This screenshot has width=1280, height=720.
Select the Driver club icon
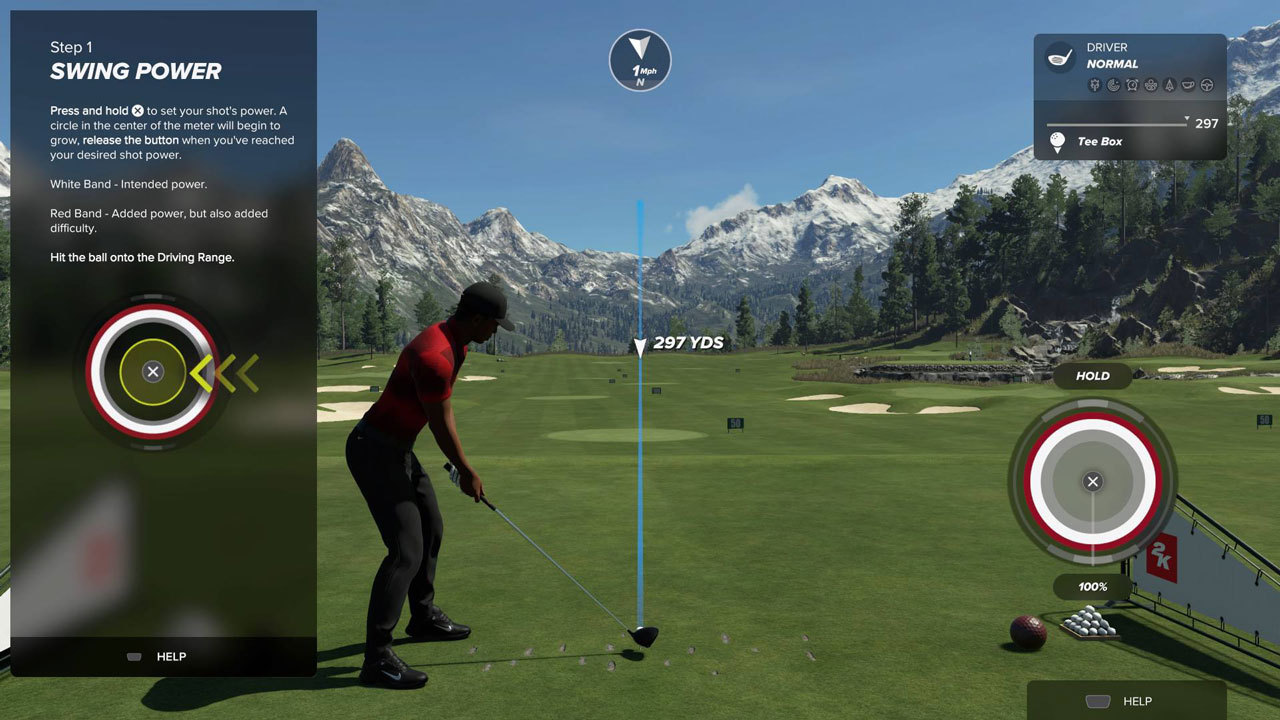tap(1060, 57)
